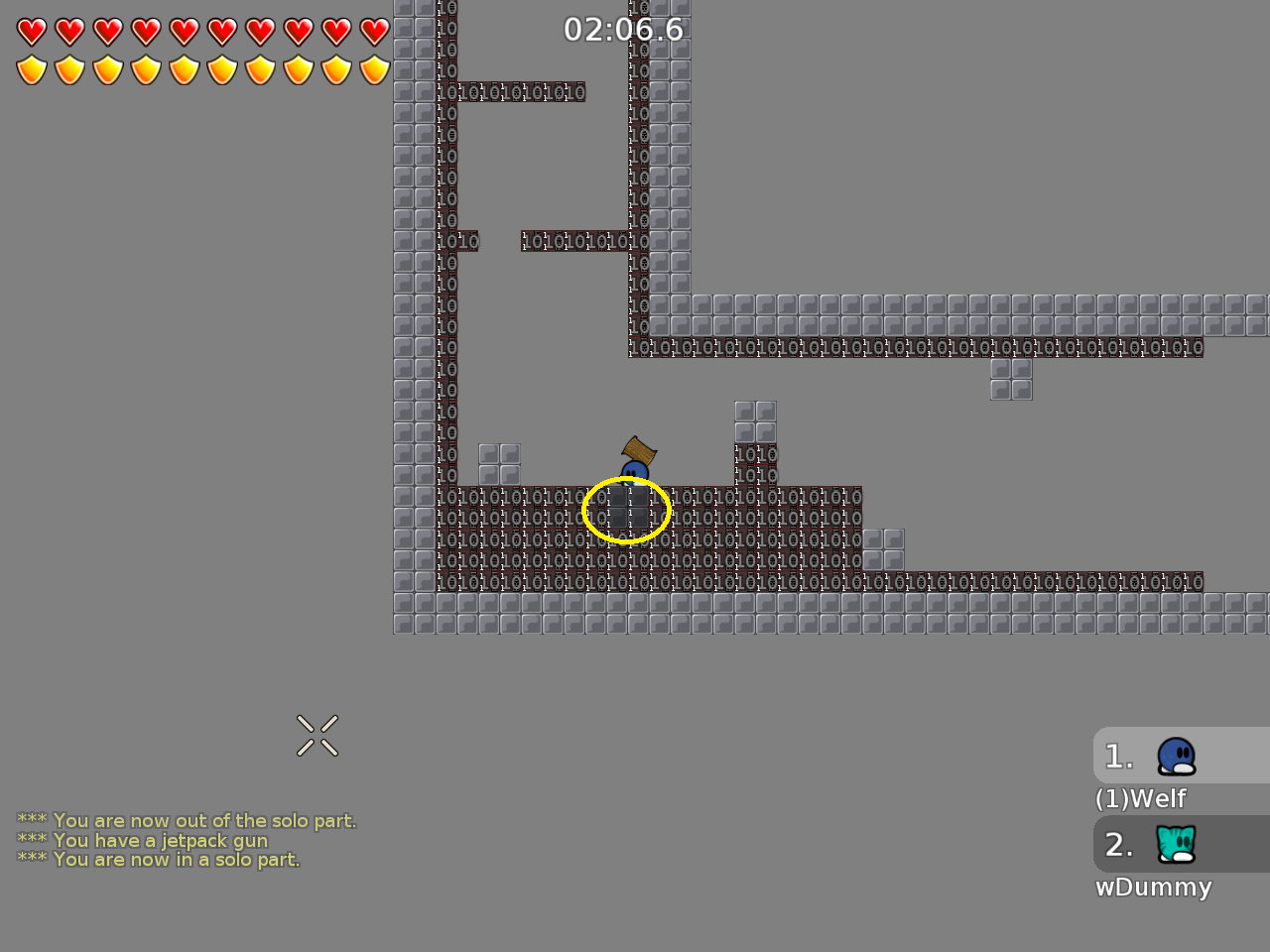Click Welf's blue tee avatar in the scoreboard

(1174, 755)
